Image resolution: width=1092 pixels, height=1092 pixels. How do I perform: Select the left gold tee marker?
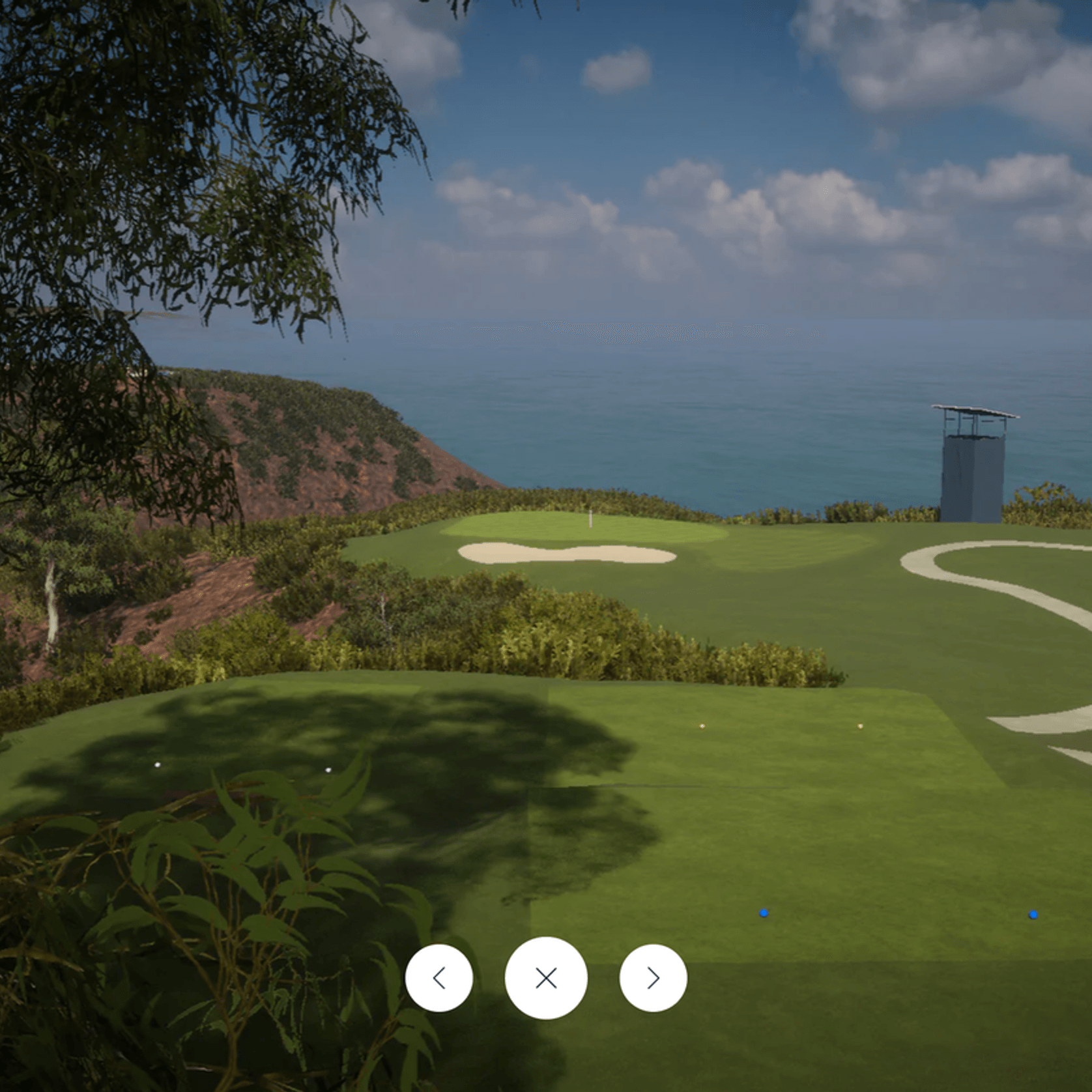702,725
